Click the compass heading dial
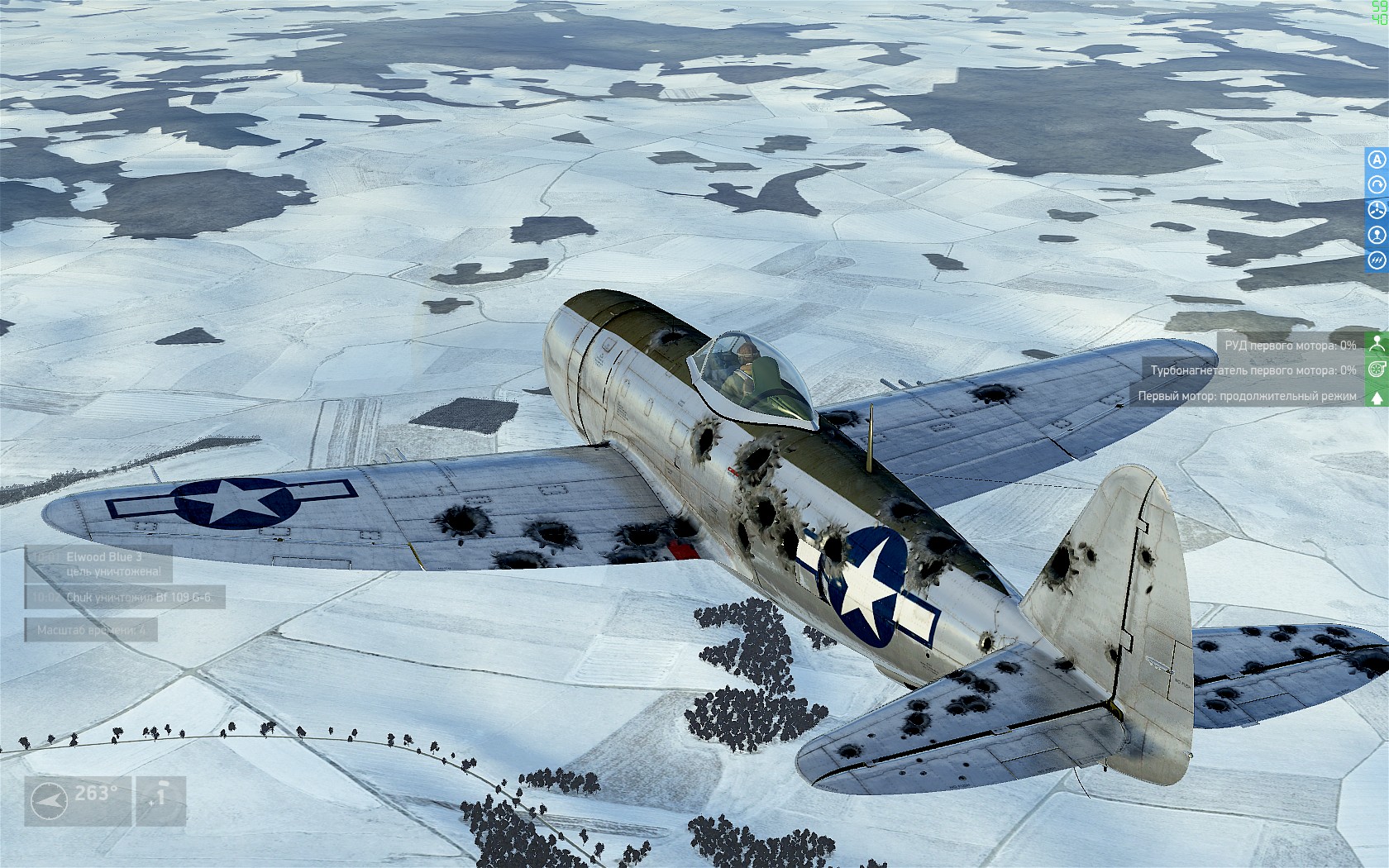Image resolution: width=1389 pixels, height=868 pixels. click(x=49, y=801)
